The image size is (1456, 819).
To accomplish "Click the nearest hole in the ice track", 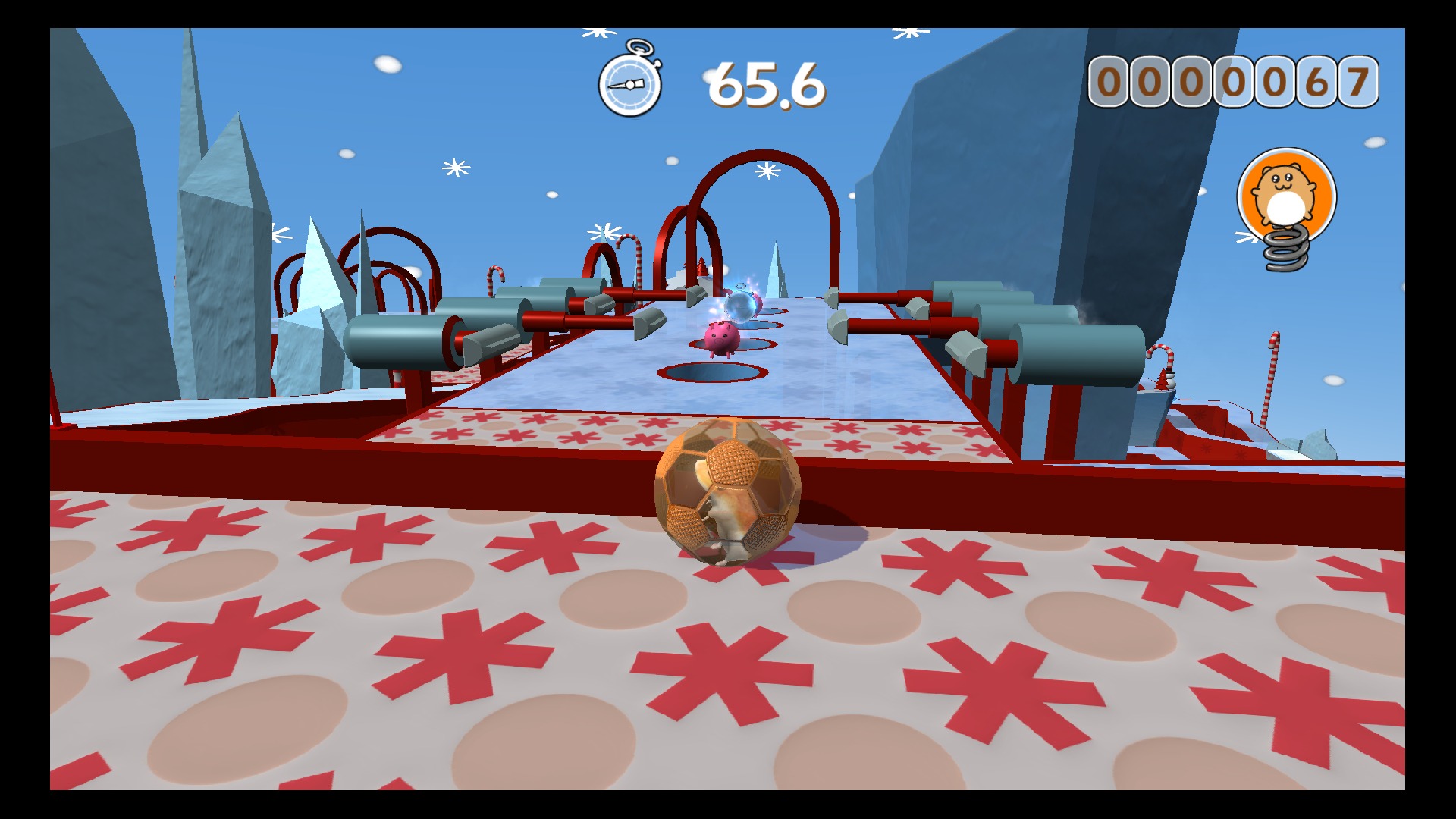I will [x=713, y=372].
